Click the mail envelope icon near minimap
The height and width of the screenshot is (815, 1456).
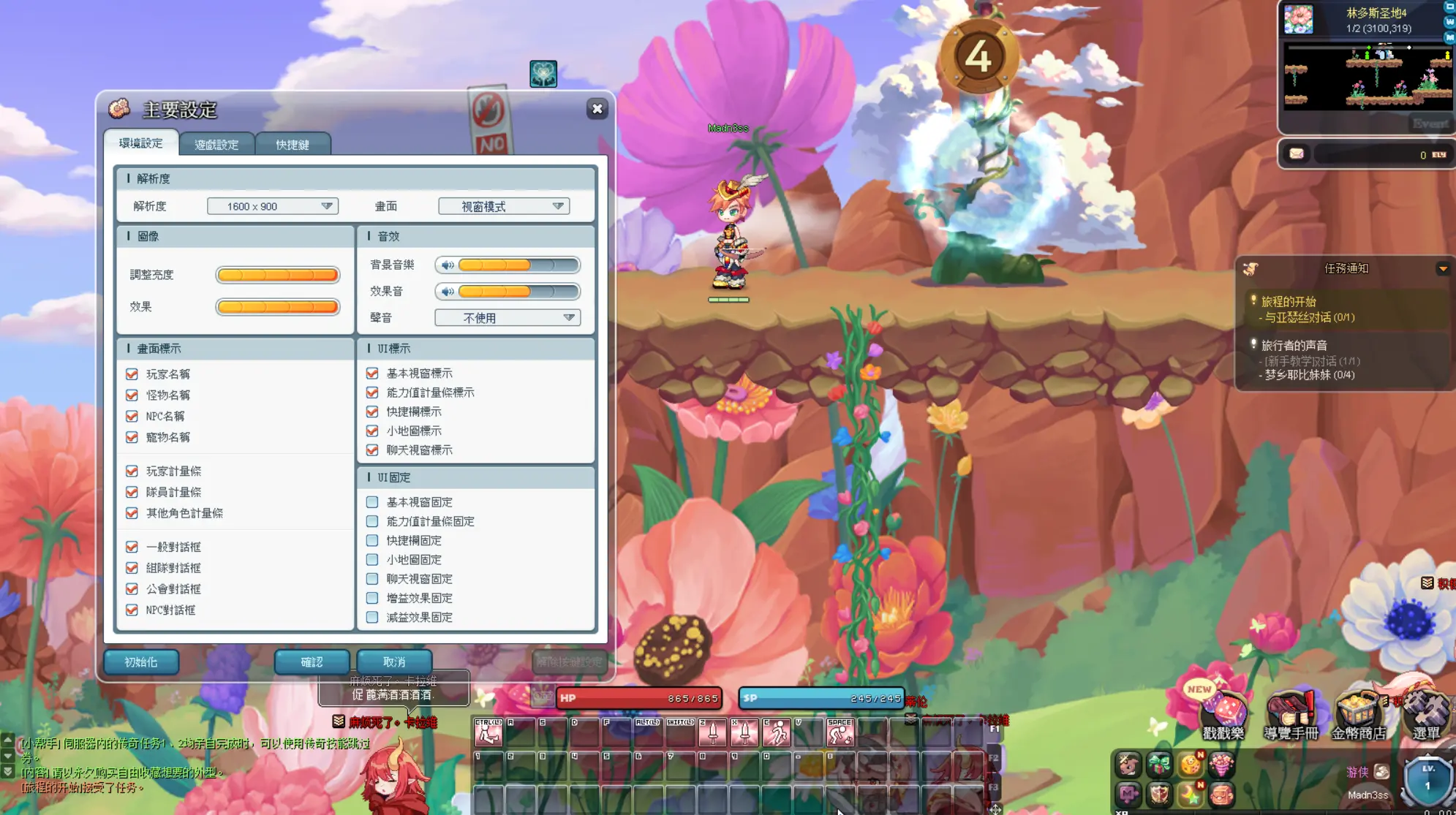pos(1297,154)
